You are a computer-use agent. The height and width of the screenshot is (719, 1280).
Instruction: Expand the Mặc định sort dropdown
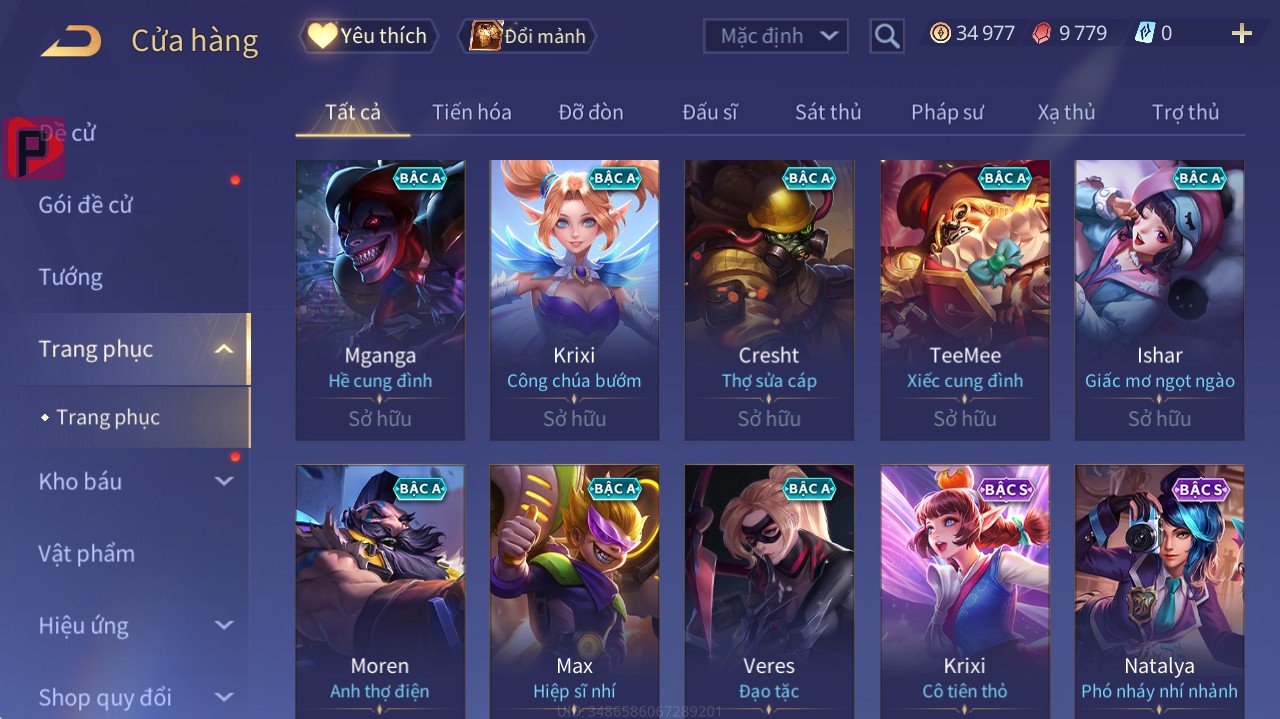[x=776, y=36]
